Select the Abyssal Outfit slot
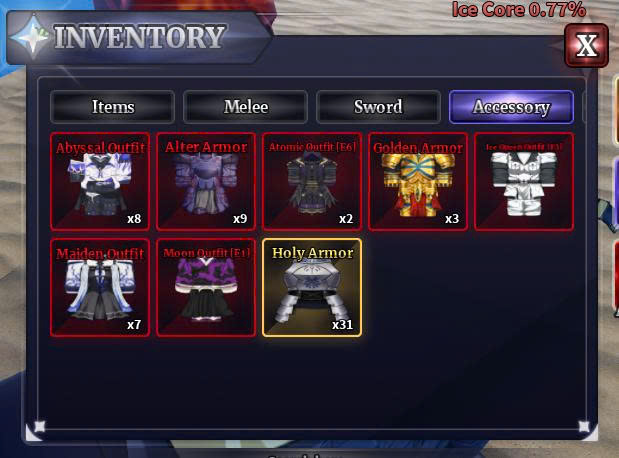Image resolution: width=619 pixels, height=458 pixels. 100,182
